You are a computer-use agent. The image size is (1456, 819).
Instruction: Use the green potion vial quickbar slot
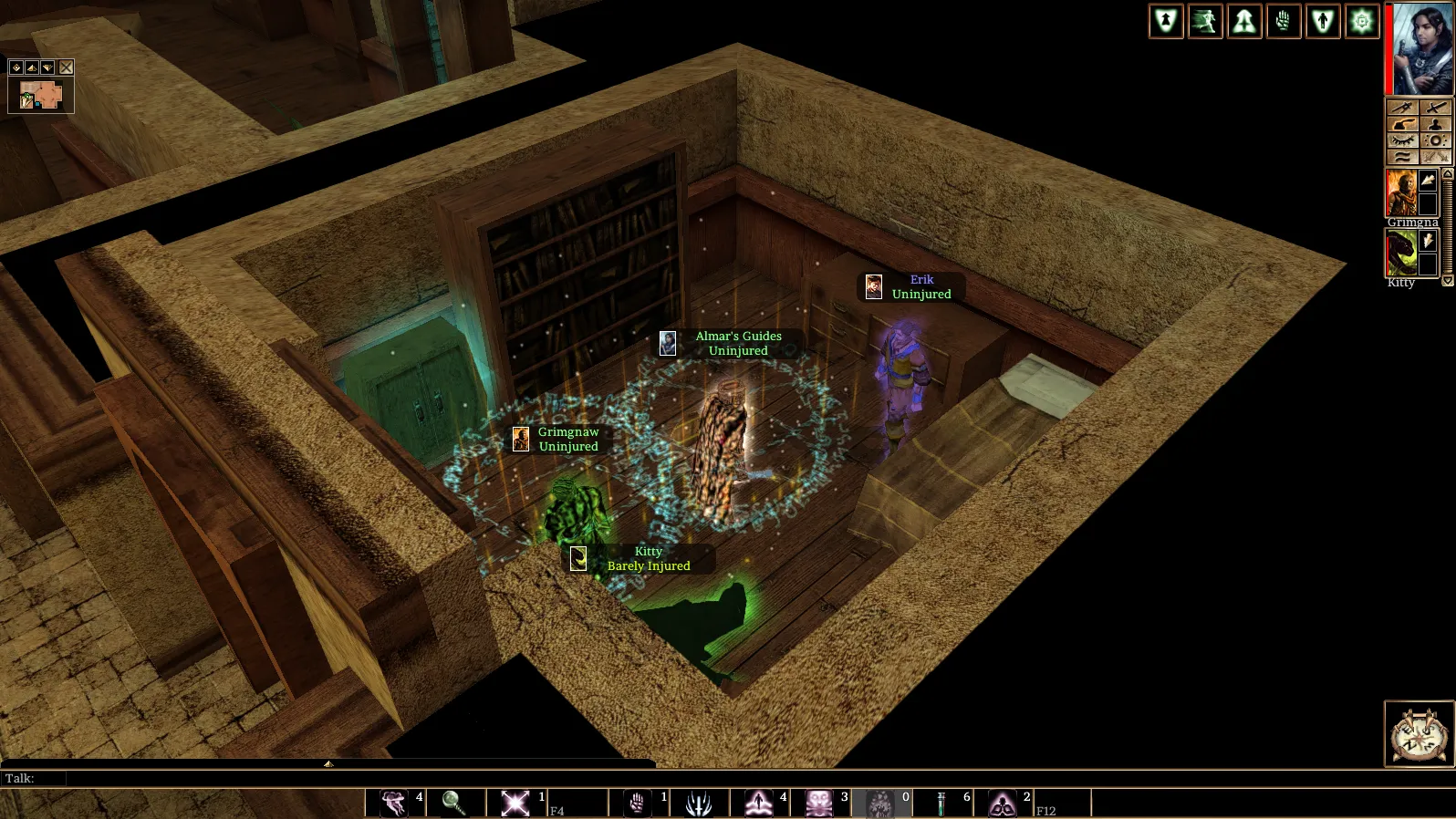[941, 803]
